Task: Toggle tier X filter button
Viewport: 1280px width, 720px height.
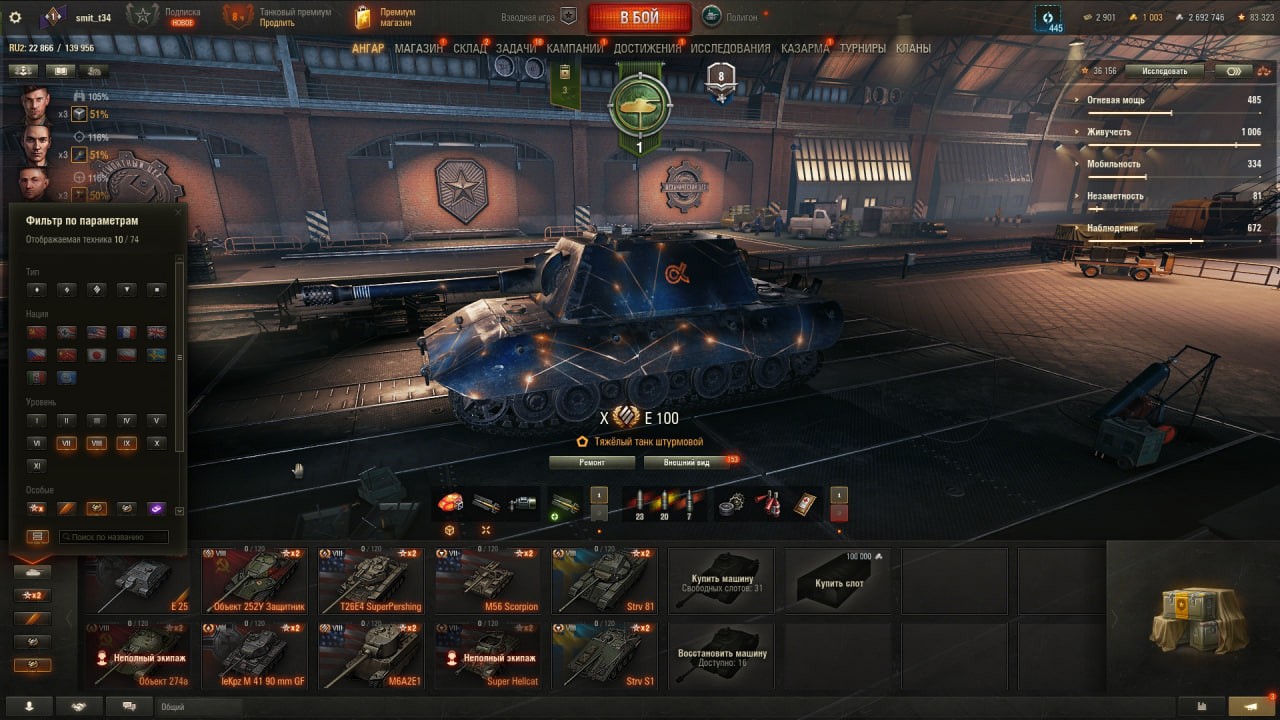Action: coord(156,443)
